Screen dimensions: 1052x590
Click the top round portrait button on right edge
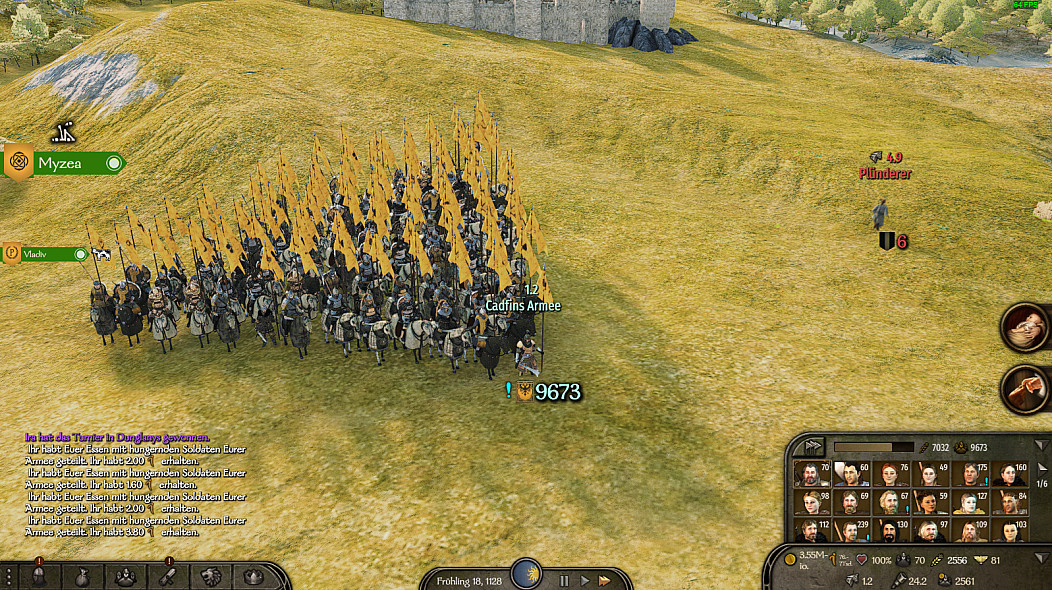[x=1025, y=327]
